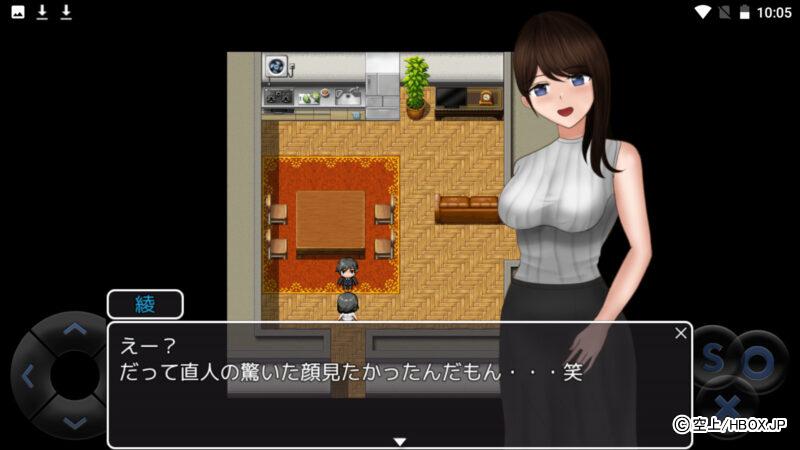Tap the virtual O button

(x=757, y=364)
